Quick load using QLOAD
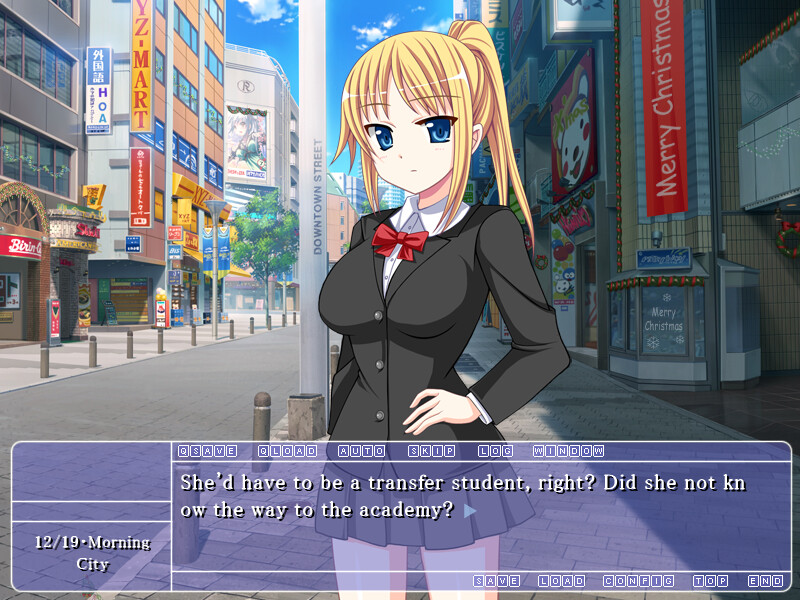 tap(281, 451)
